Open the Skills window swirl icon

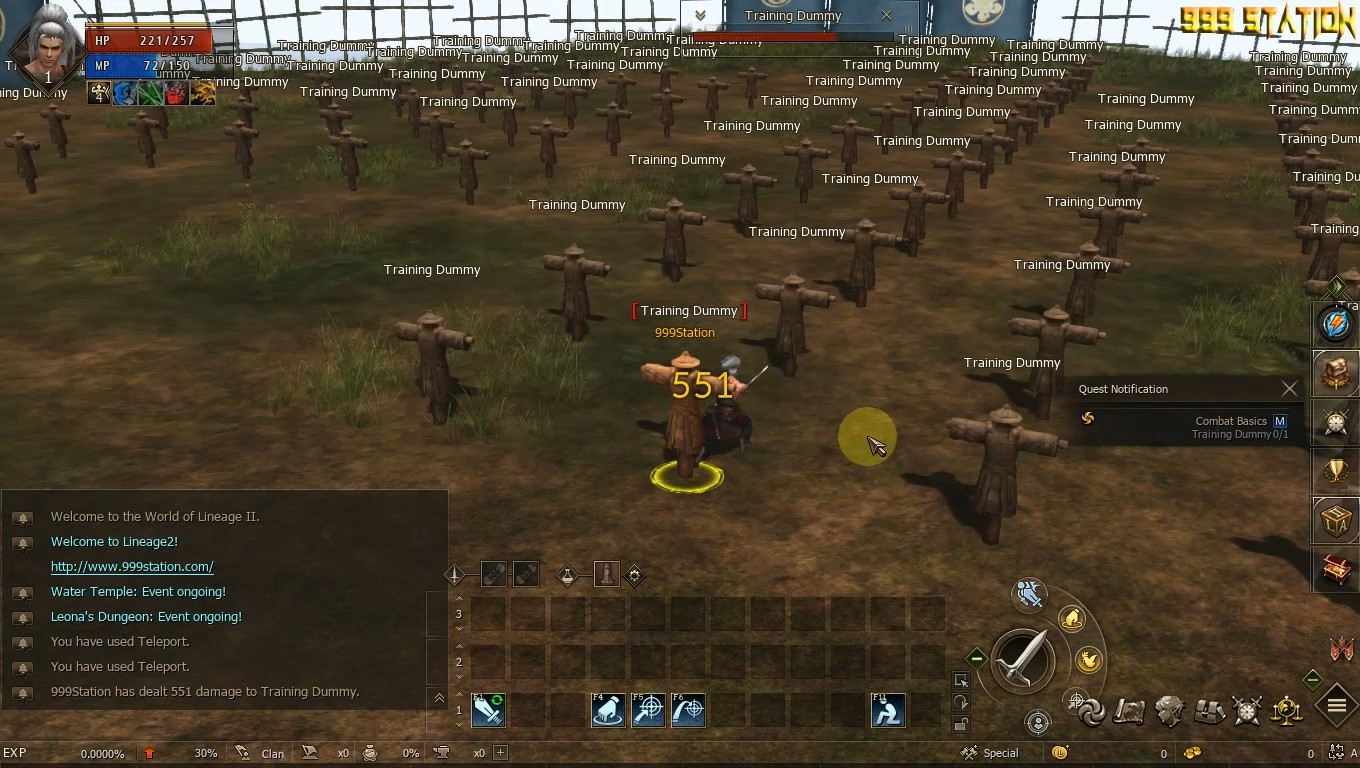1092,711
